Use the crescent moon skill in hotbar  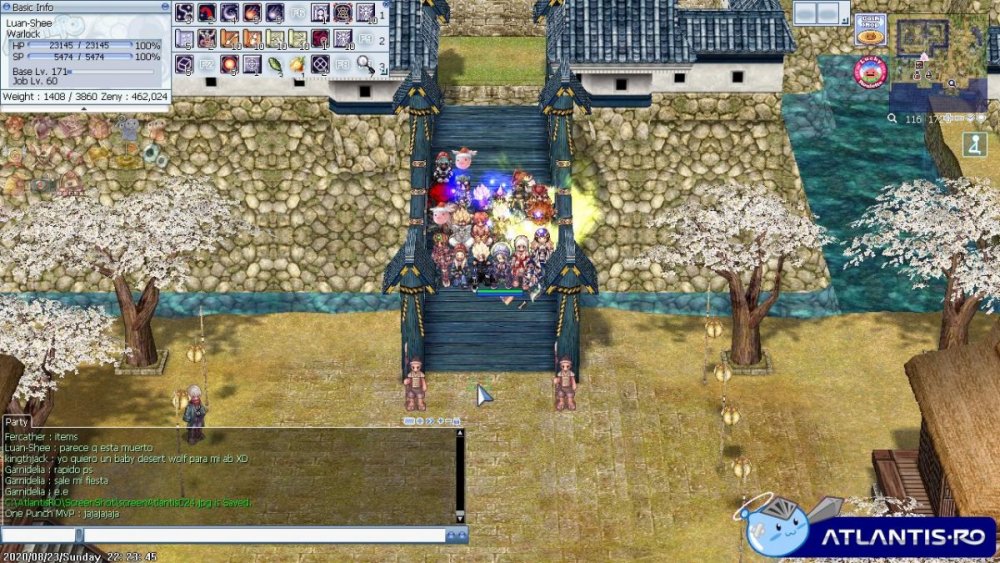coord(229,13)
